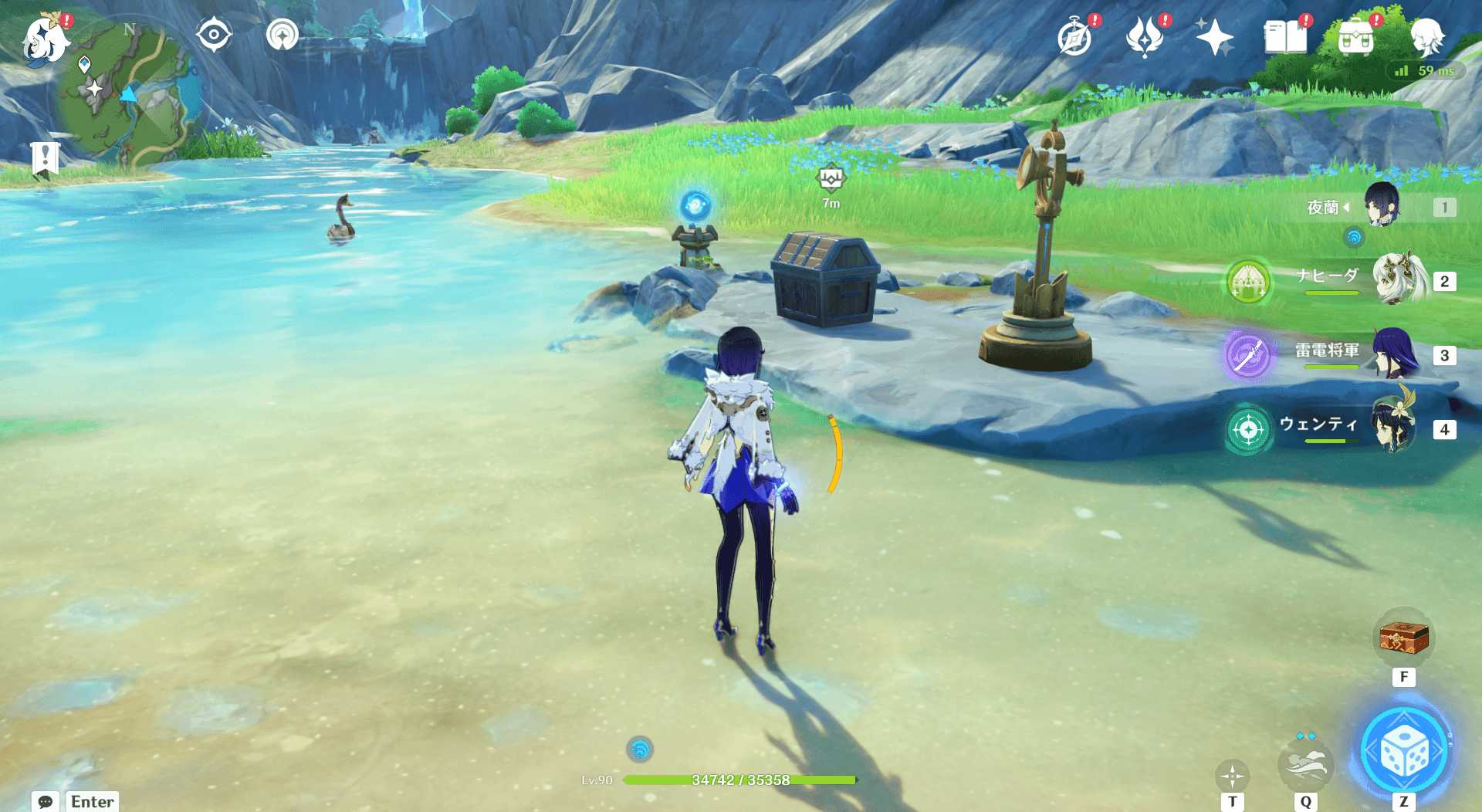Switch to party member ウェンティ
The width and height of the screenshot is (1482, 812).
point(1394,427)
